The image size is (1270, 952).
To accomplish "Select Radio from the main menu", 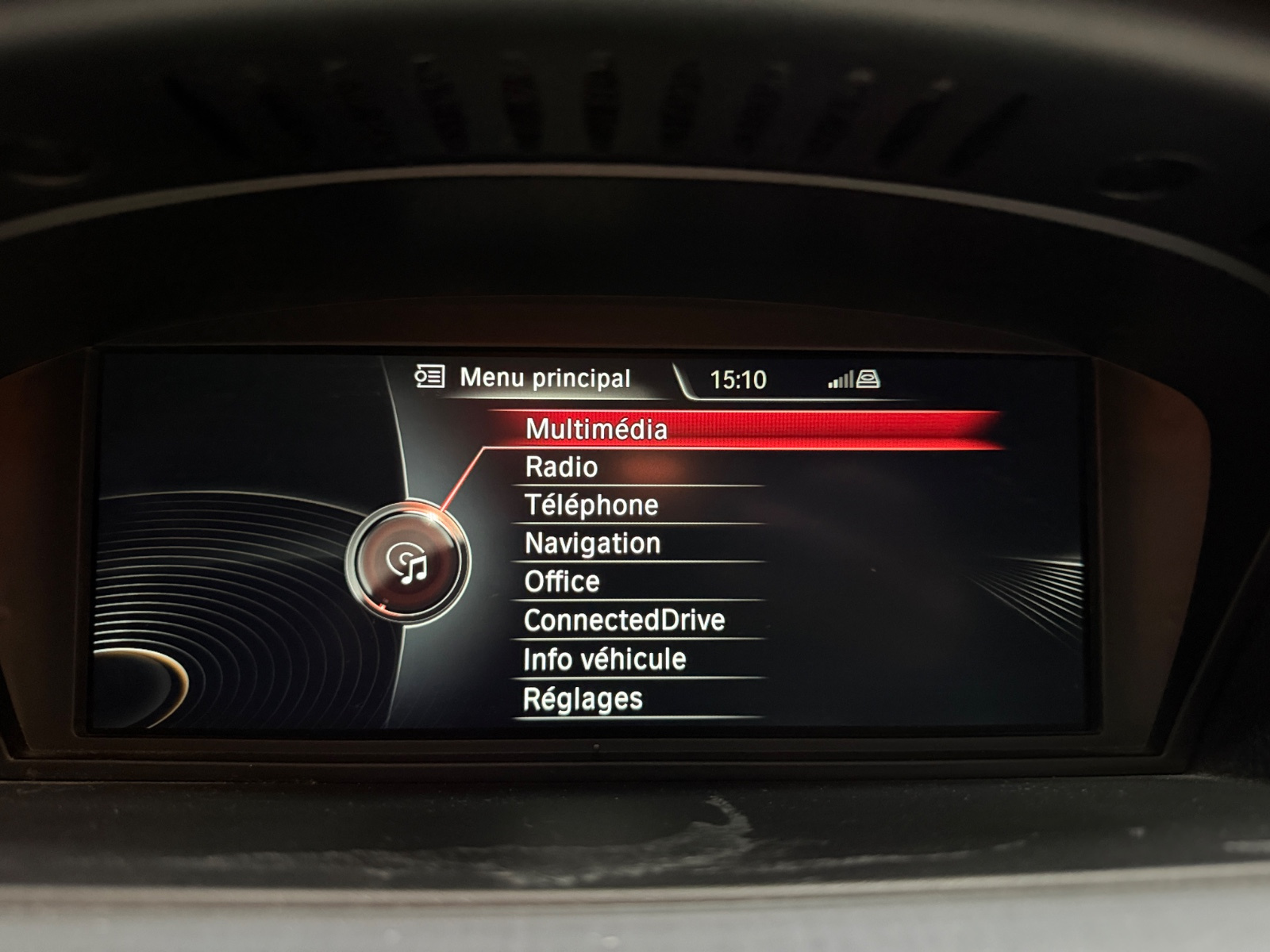I will tap(561, 467).
